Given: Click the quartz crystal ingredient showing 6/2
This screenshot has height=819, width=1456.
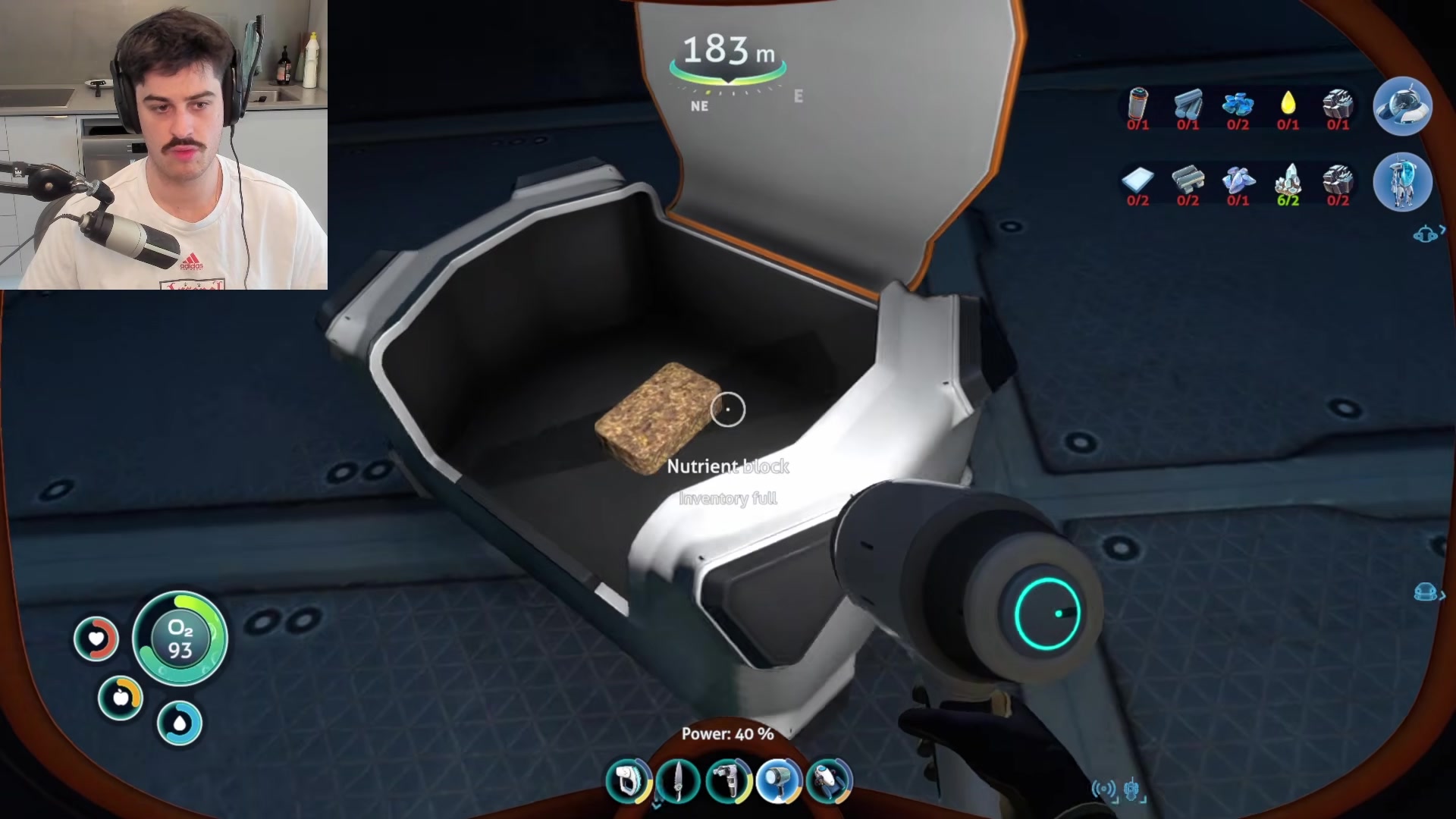Looking at the screenshot, I should (x=1288, y=180).
